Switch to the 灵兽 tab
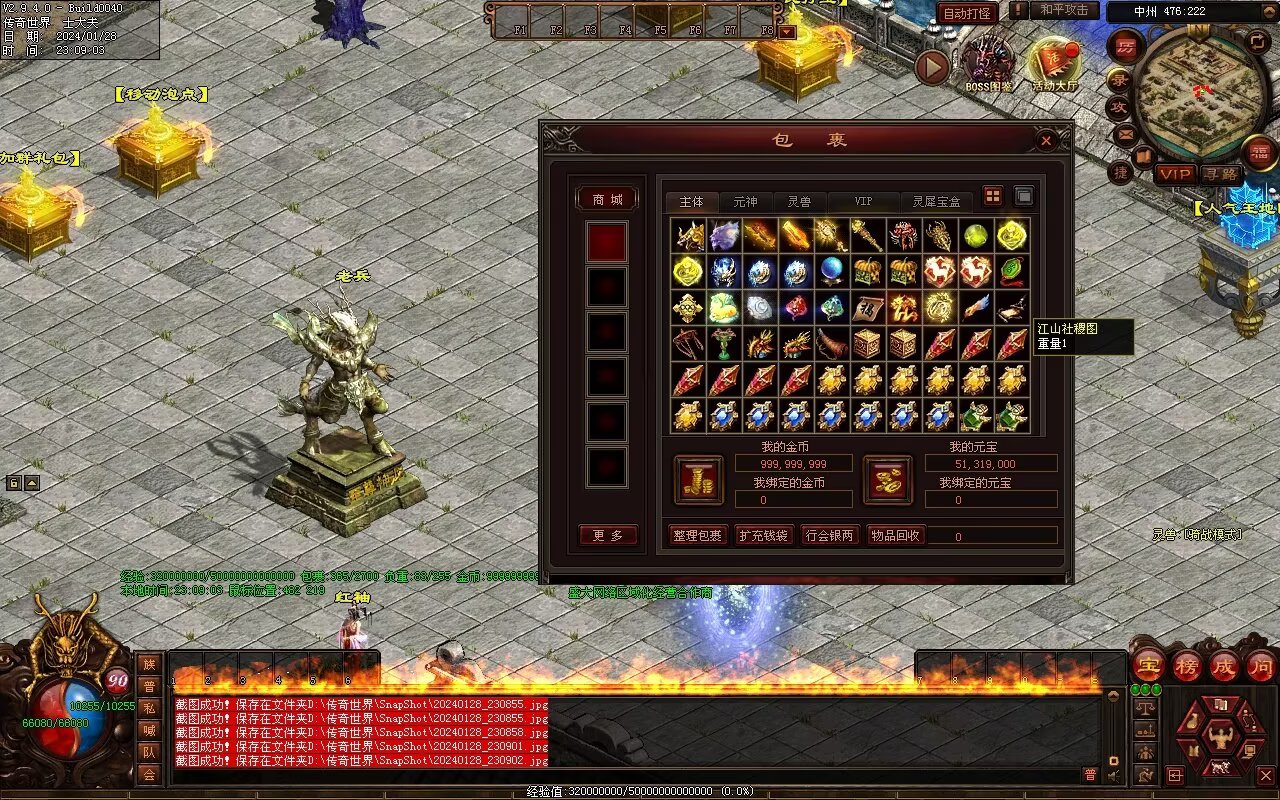 (799, 202)
